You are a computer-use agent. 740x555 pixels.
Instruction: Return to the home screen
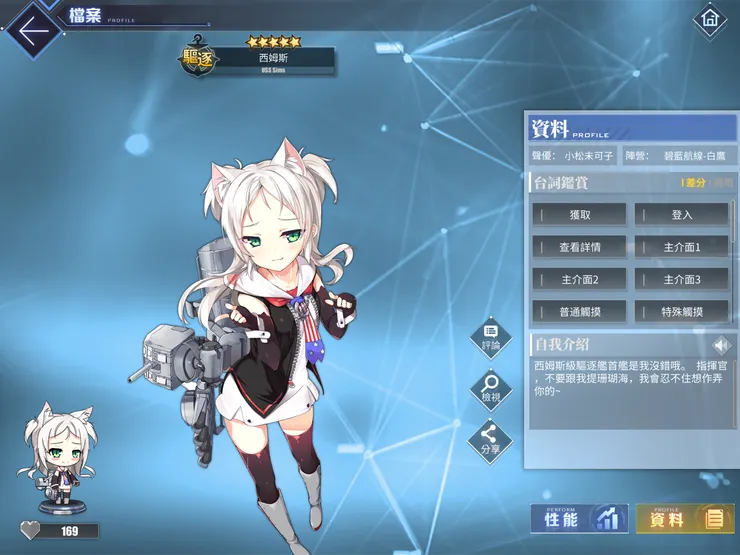click(x=709, y=19)
